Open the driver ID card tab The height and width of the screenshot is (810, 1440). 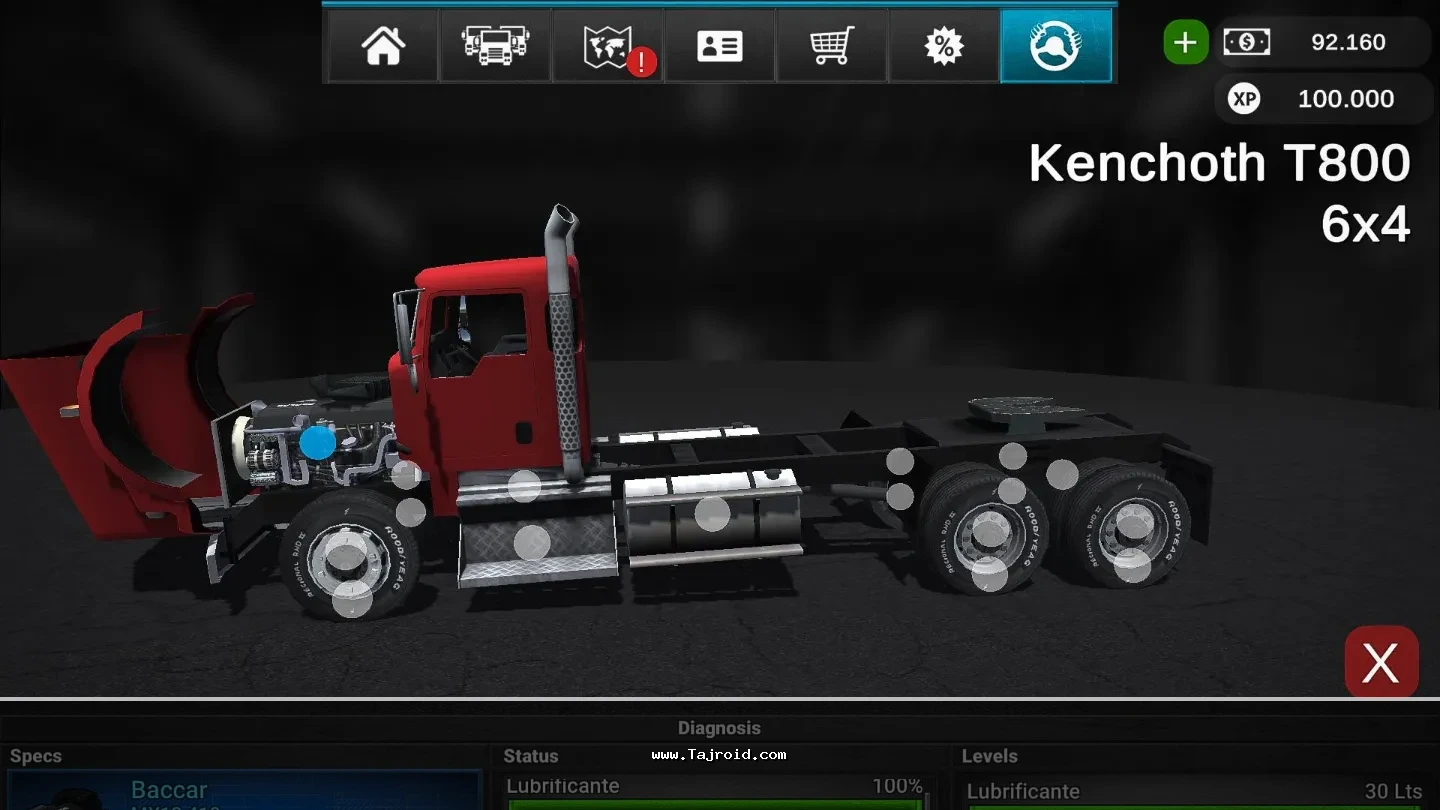point(720,46)
